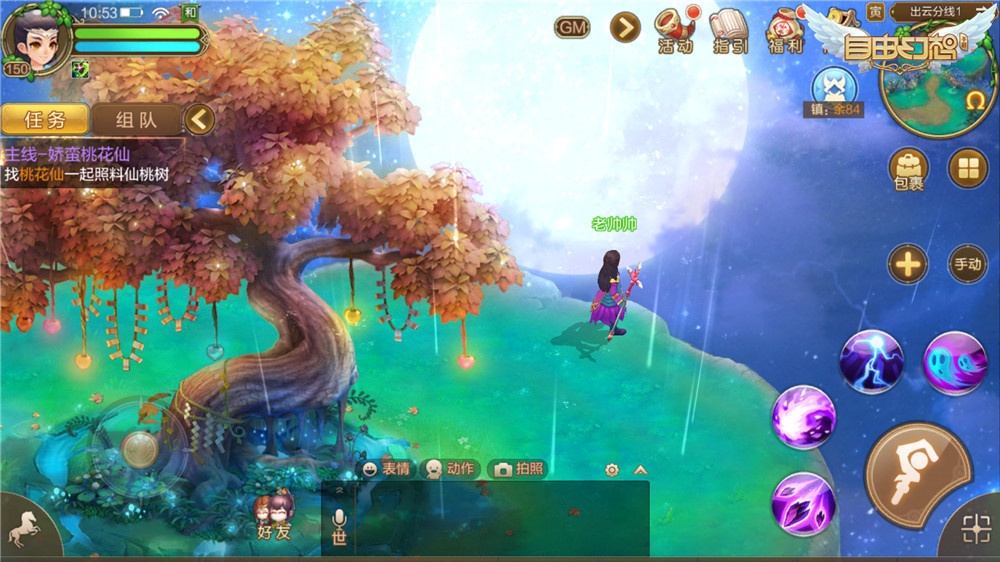Use the main staff attack button
The width and height of the screenshot is (1000, 562).
coord(916,473)
